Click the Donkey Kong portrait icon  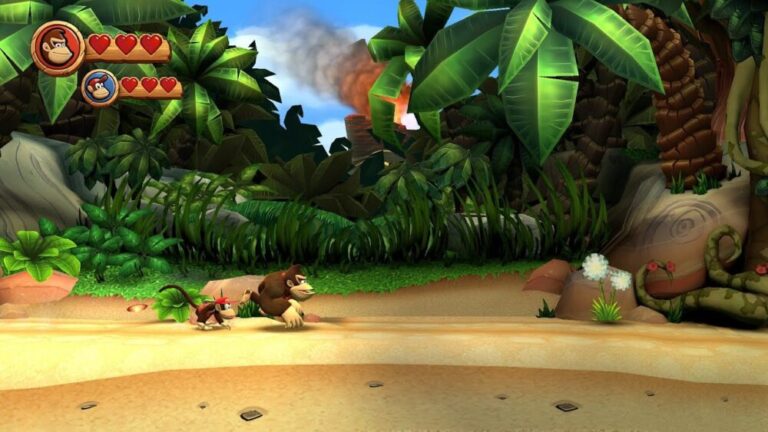[x=57, y=46]
